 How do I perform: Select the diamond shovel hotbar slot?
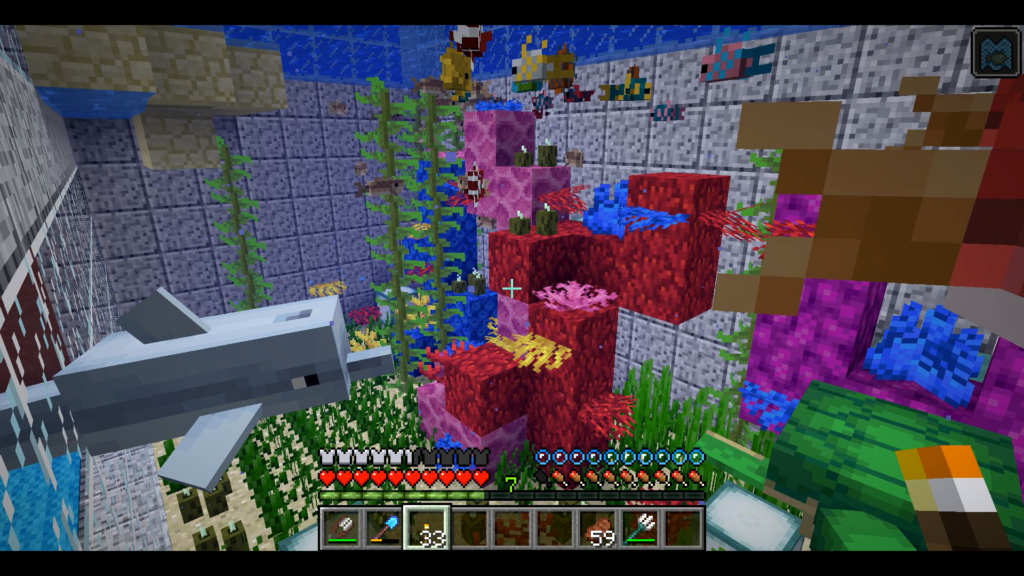pos(384,528)
